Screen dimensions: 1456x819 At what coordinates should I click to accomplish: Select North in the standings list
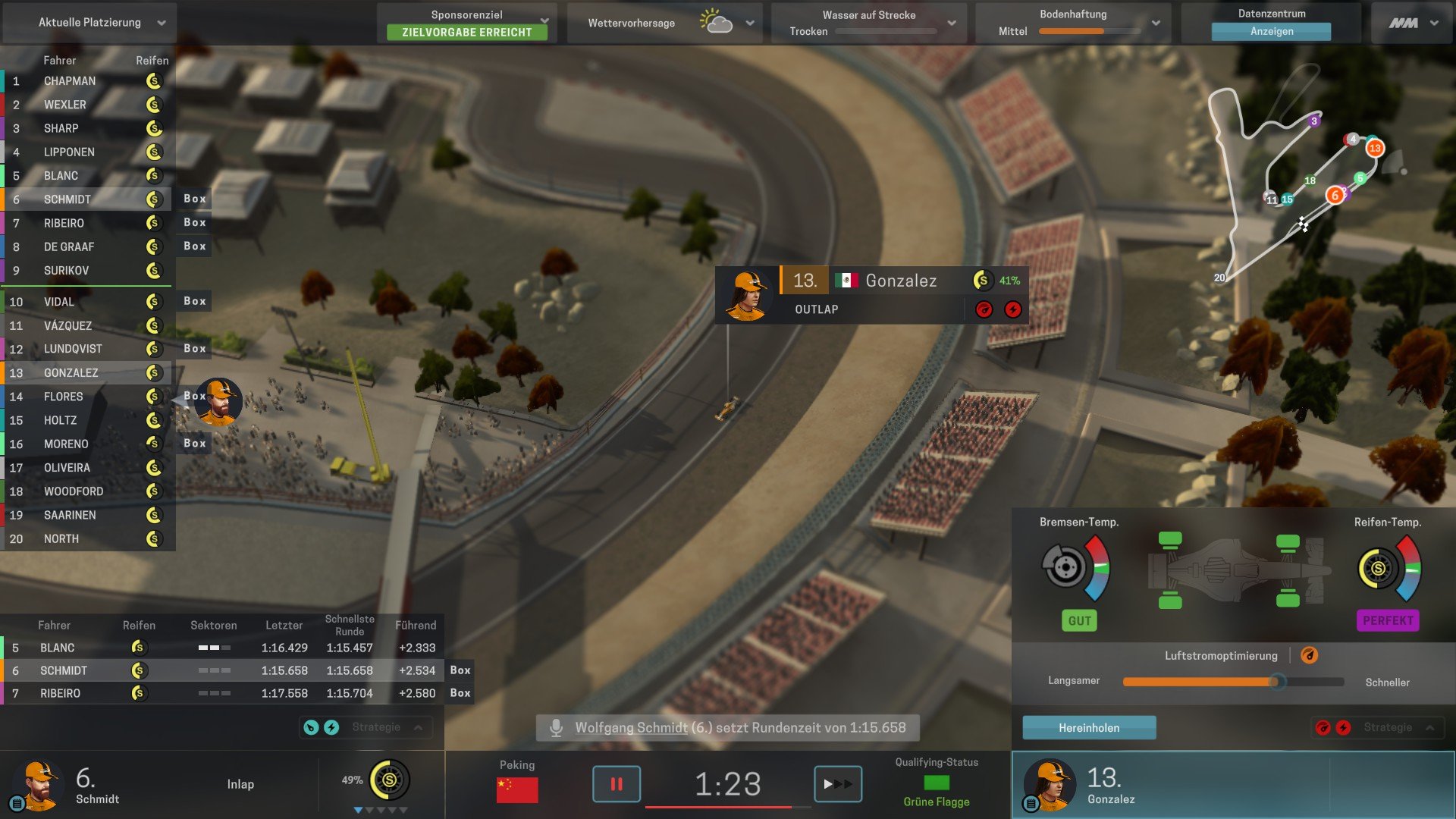click(61, 538)
